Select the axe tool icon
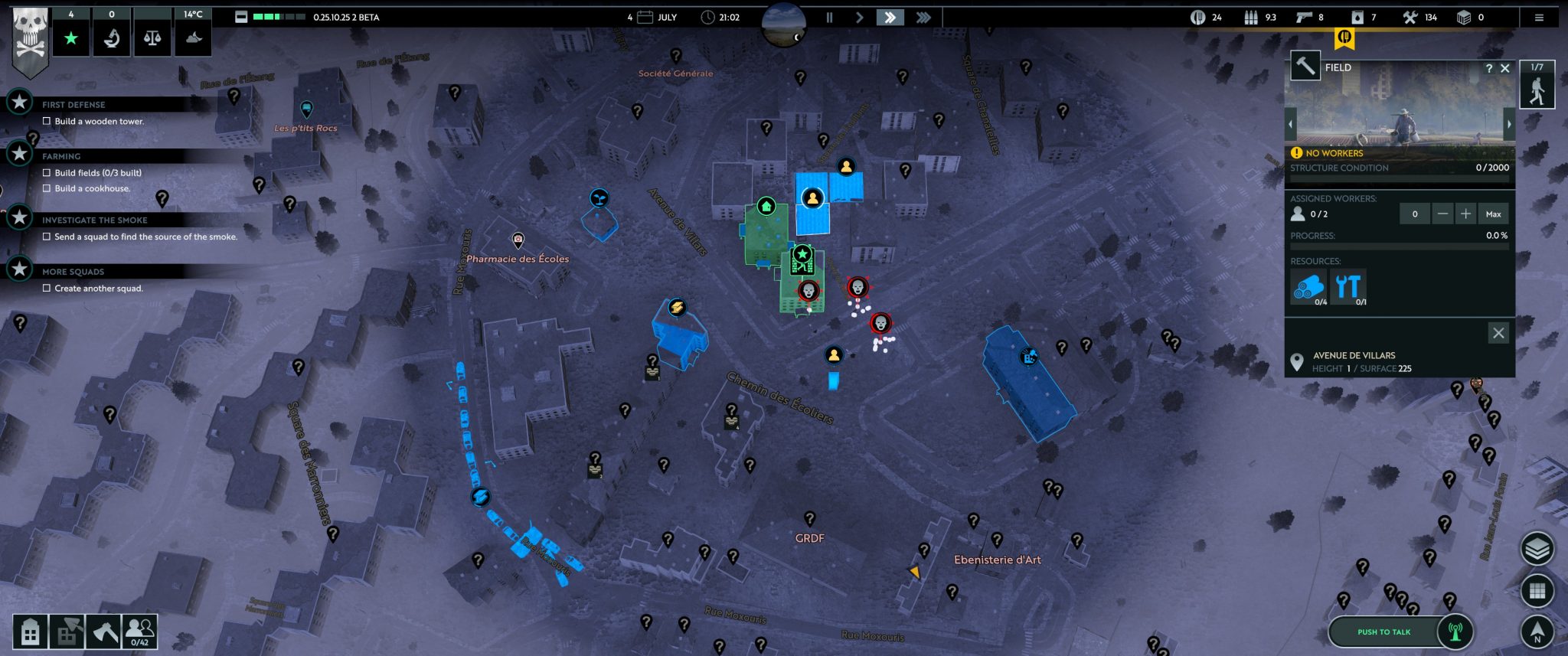This screenshot has width=1568, height=656. [x=103, y=632]
